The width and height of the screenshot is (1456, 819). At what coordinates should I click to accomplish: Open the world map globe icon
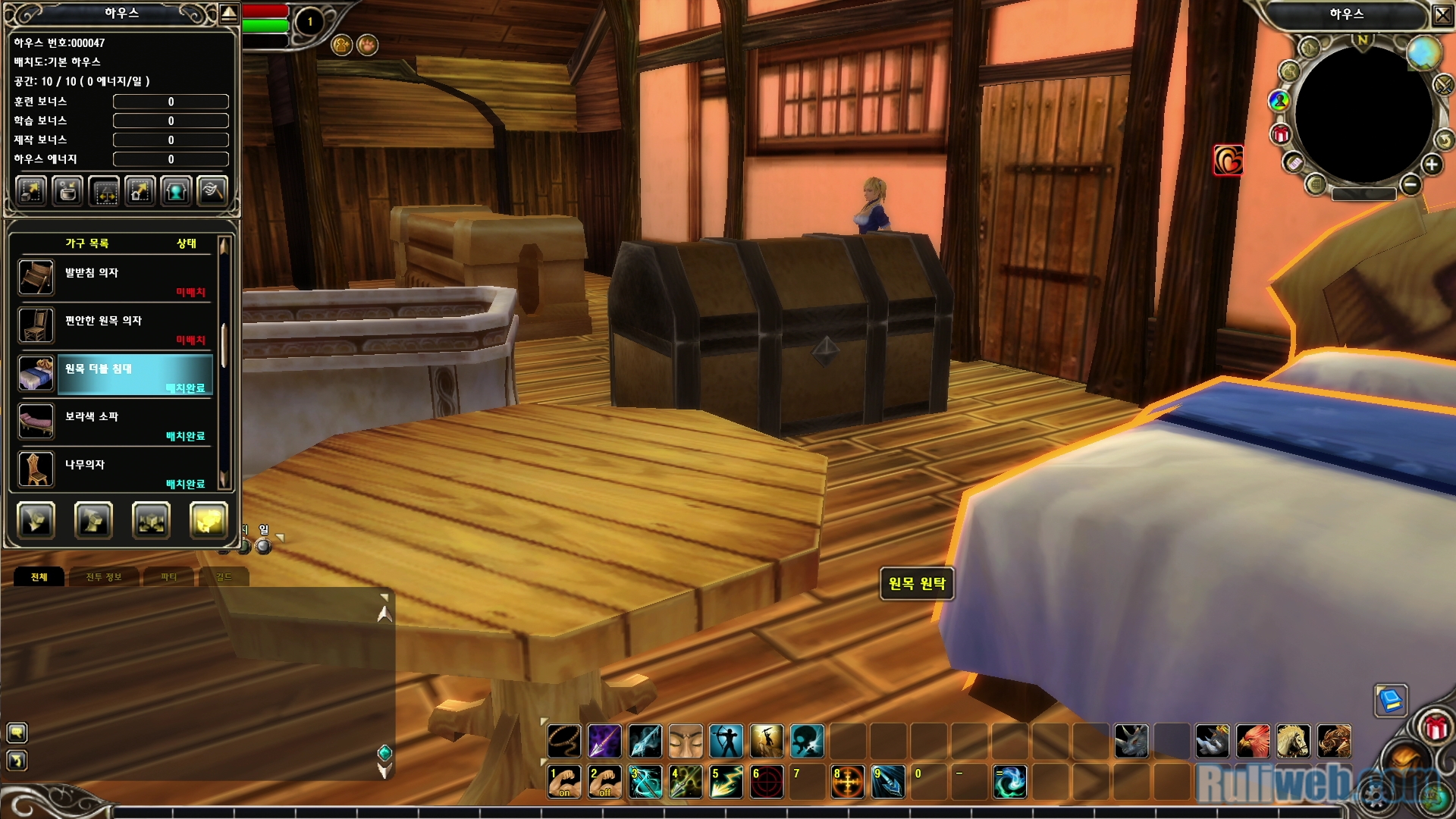[1423, 52]
